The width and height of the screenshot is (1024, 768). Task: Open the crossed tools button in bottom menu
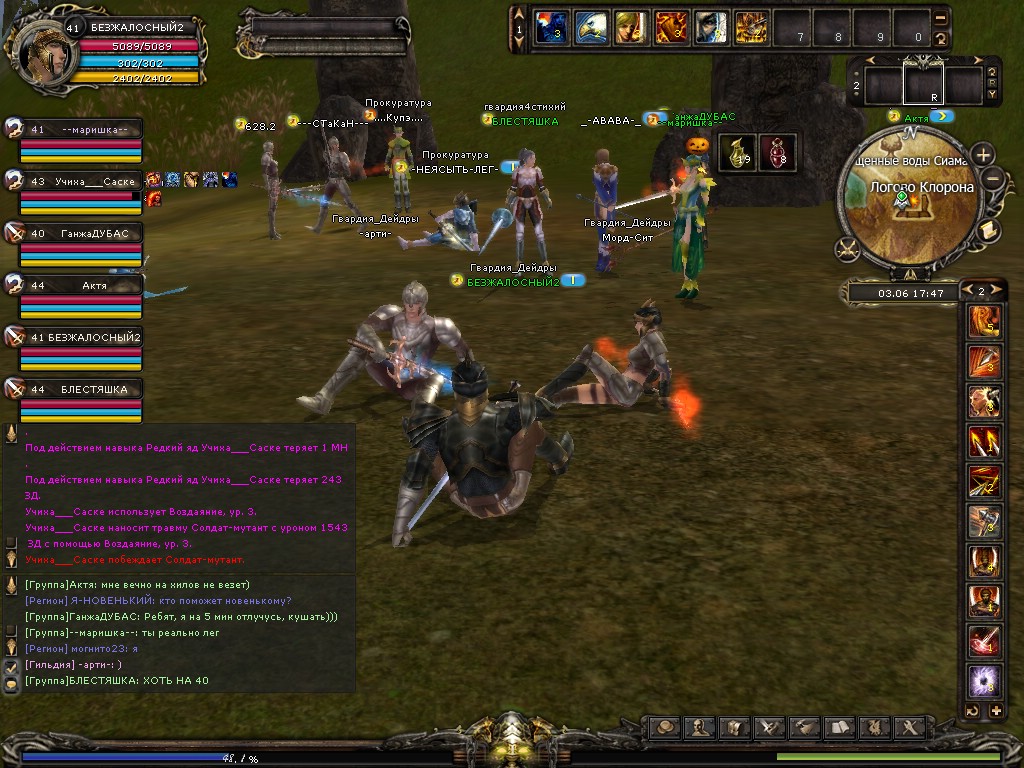pyautogui.click(x=910, y=727)
